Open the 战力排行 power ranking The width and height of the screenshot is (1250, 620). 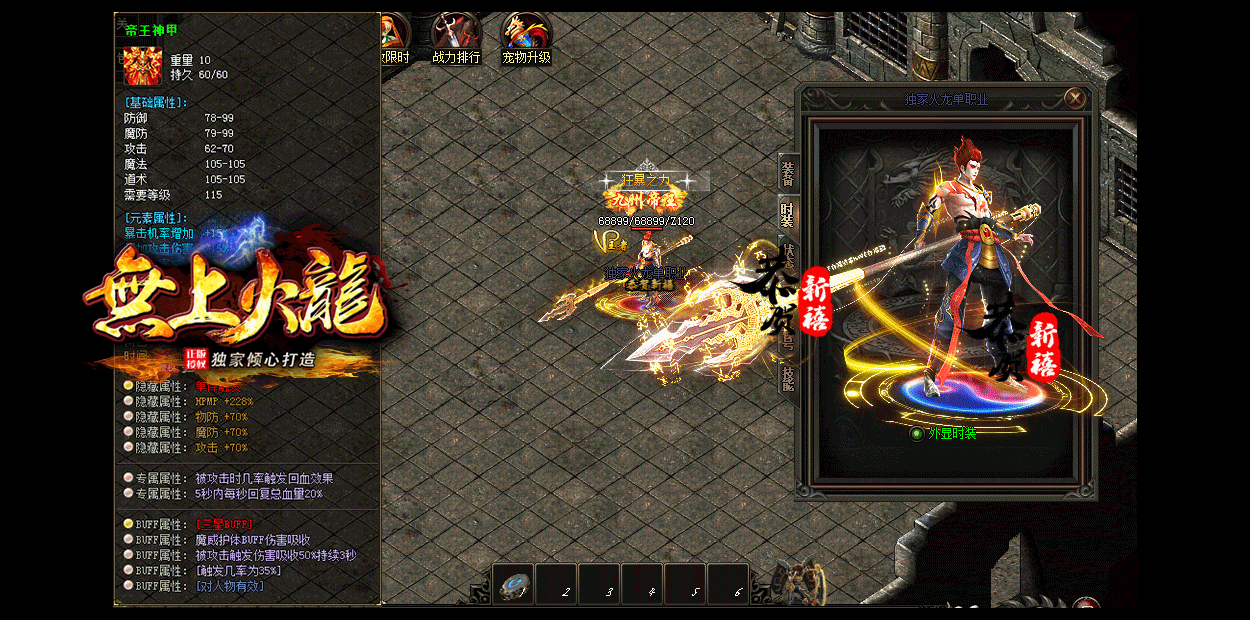[456, 39]
